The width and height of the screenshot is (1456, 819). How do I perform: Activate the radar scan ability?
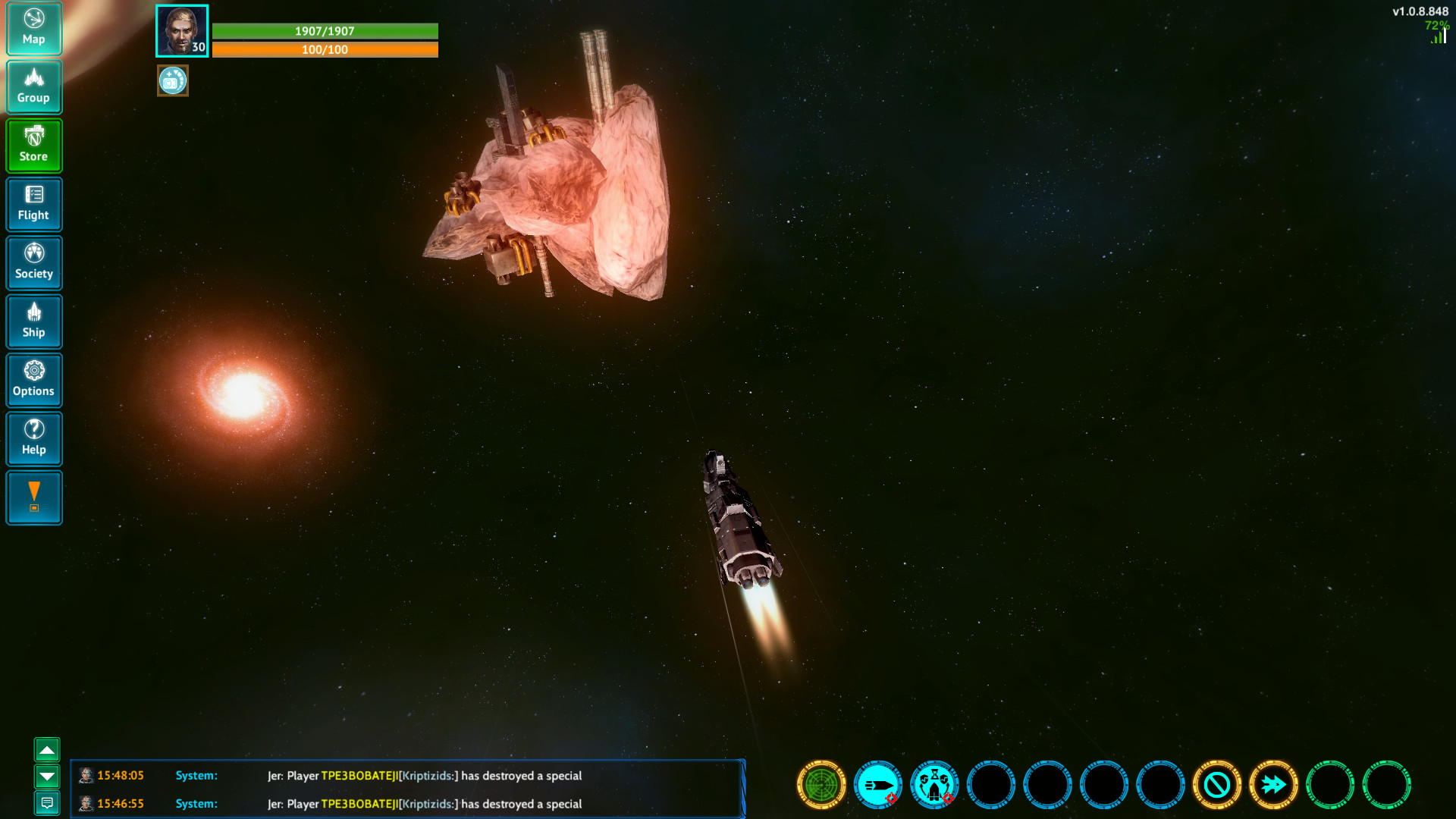click(x=820, y=785)
